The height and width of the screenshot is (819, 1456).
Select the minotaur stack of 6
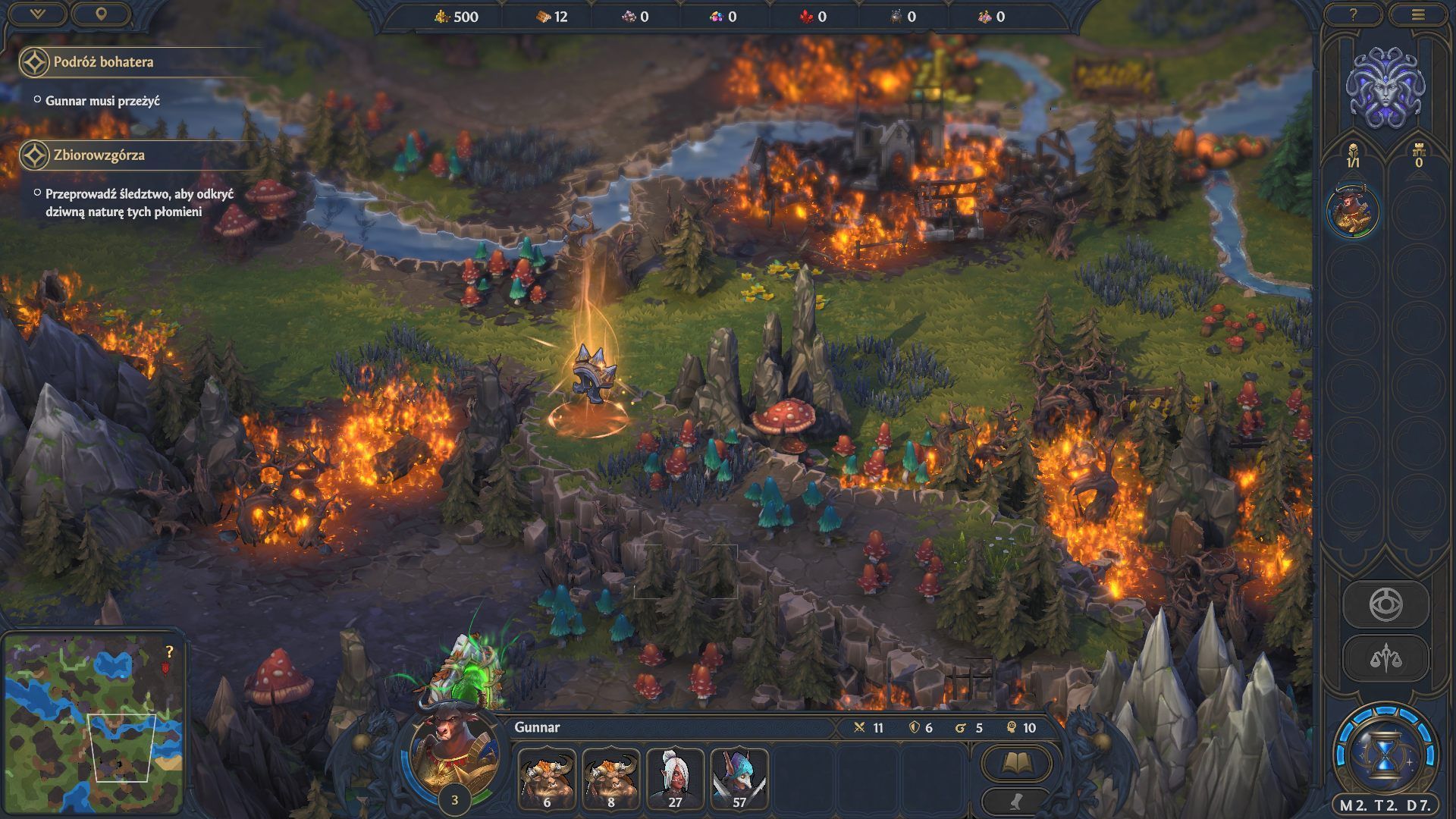pos(547,778)
